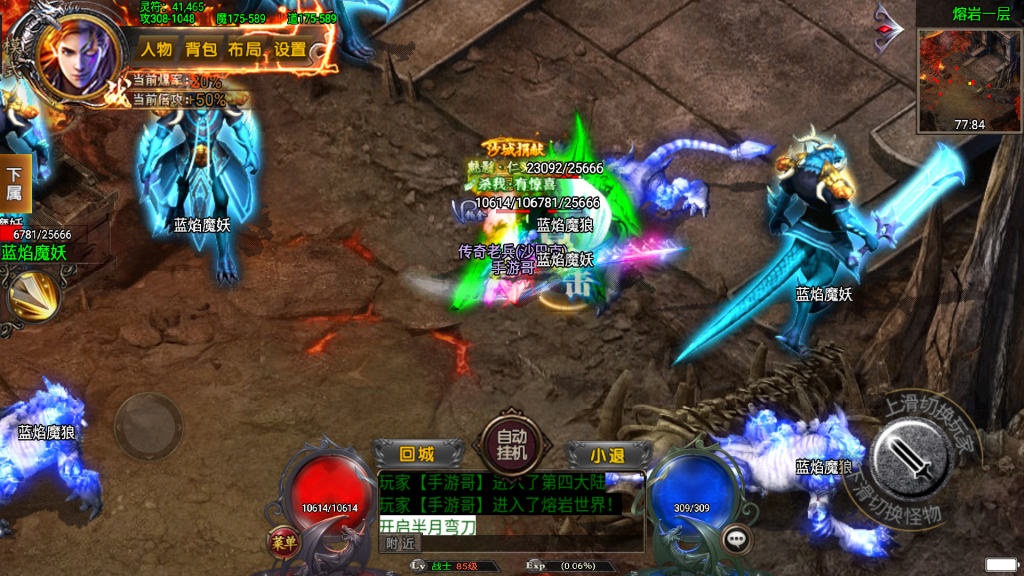
Task: Tap the sword attack button
Action: pos(914,460)
